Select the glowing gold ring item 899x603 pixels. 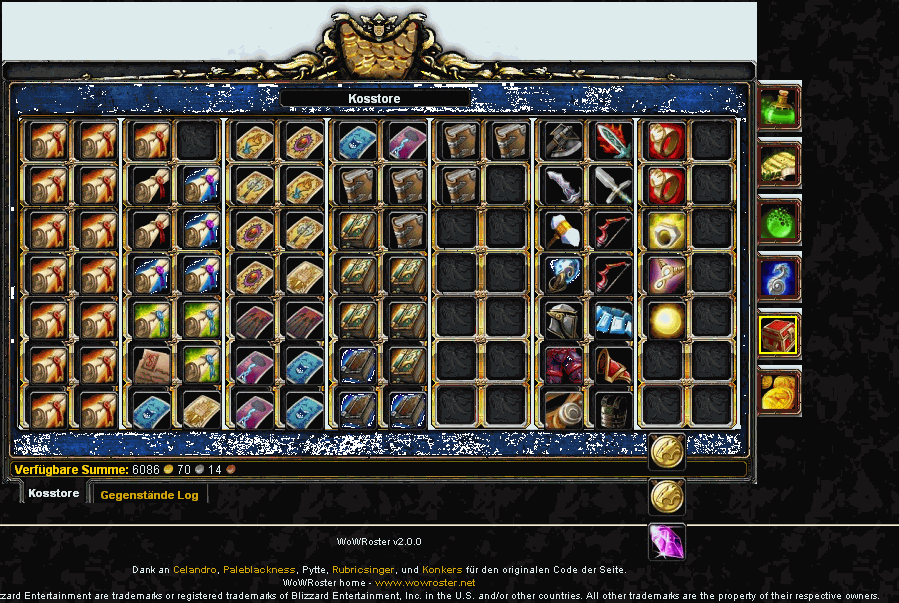pos(666,230)
